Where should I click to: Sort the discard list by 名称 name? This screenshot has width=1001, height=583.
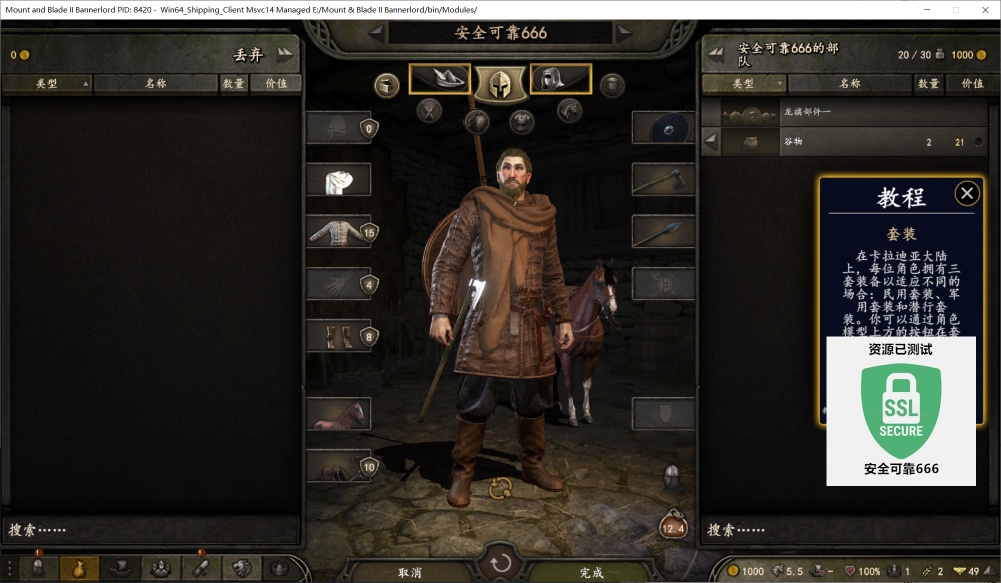(155, 84)
